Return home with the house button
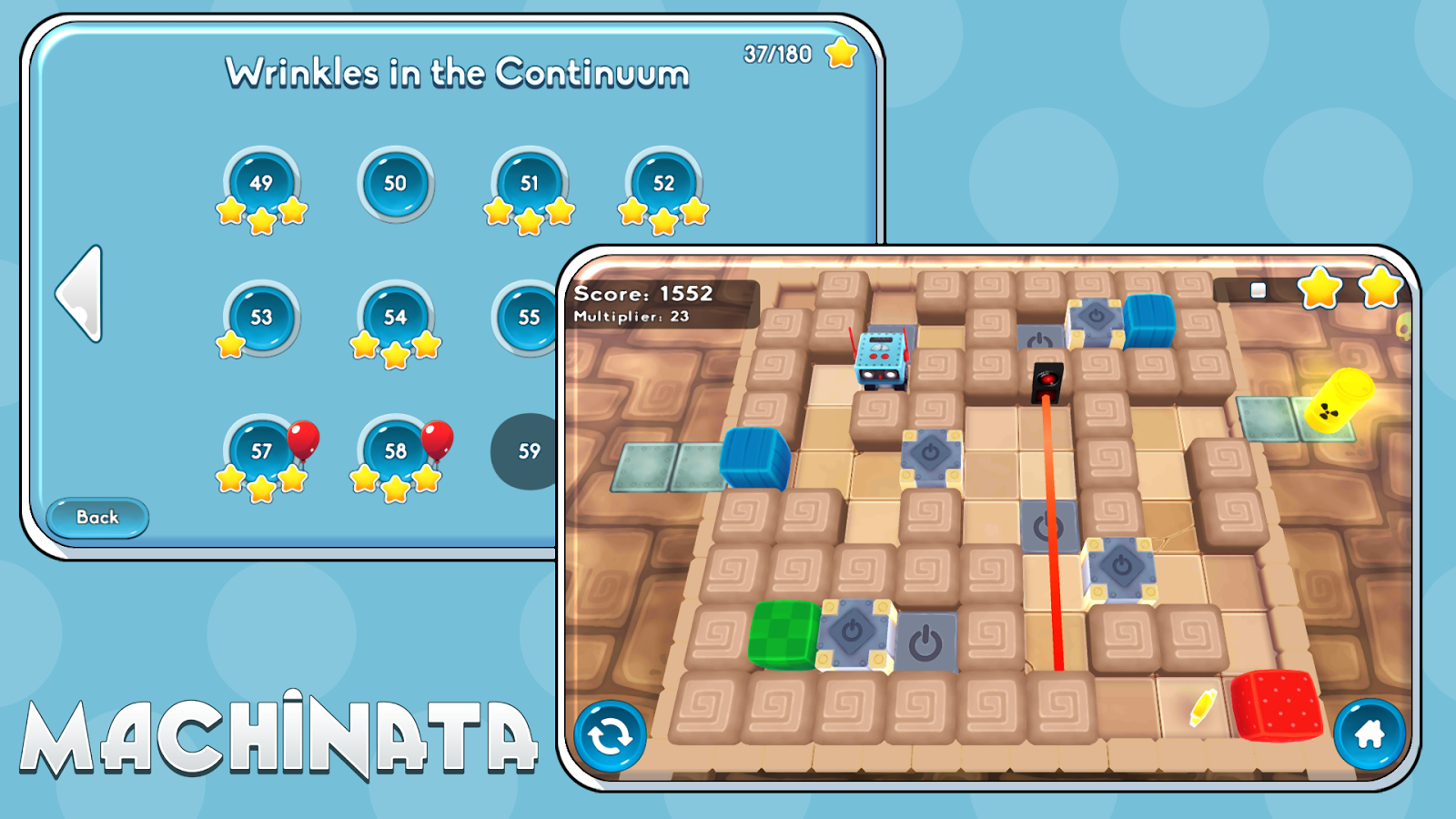 point(1370,733)
